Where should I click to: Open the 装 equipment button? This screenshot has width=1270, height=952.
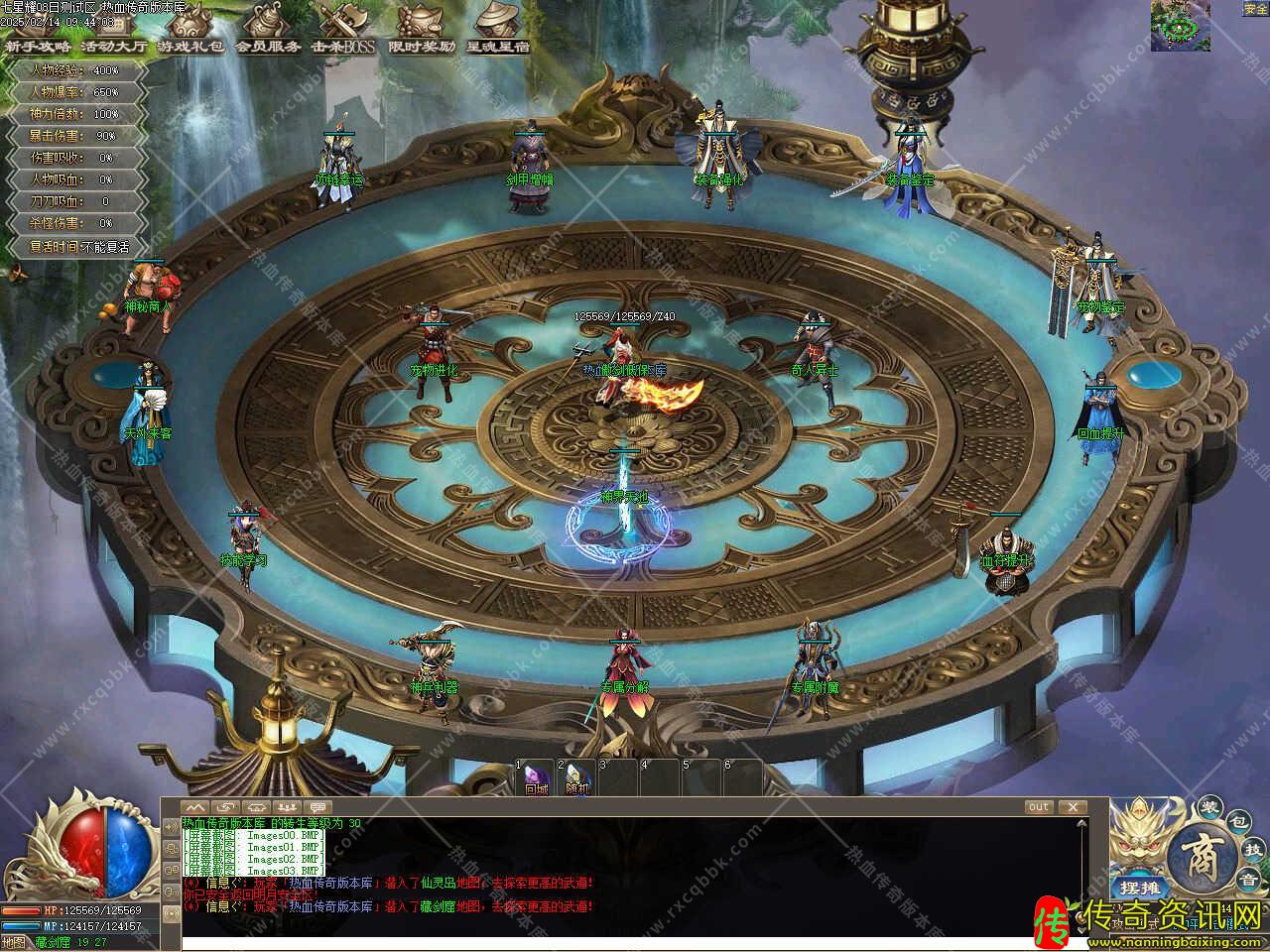(1208, 805)
